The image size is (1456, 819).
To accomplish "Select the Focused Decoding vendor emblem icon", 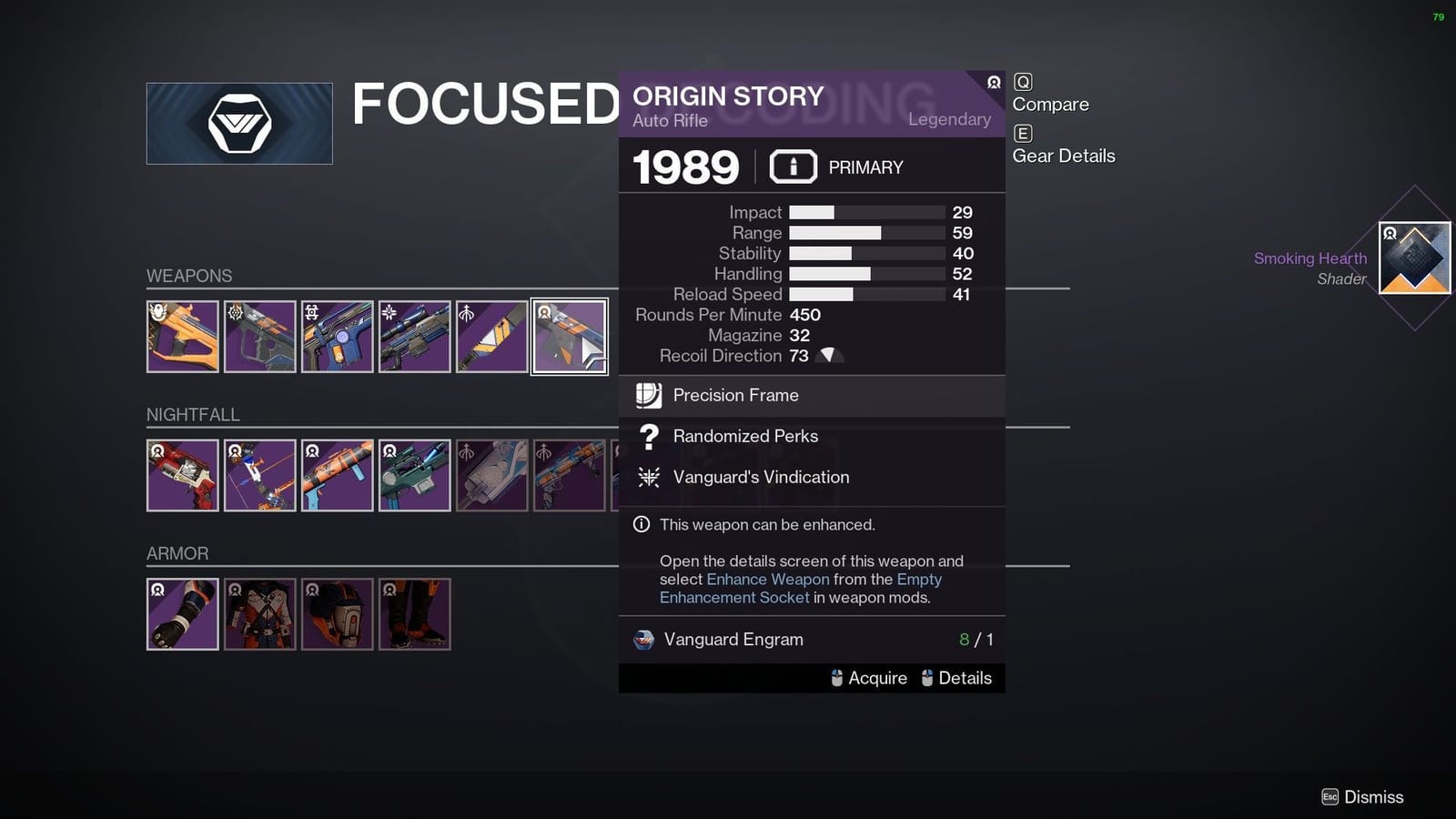I will click(238, 123).
